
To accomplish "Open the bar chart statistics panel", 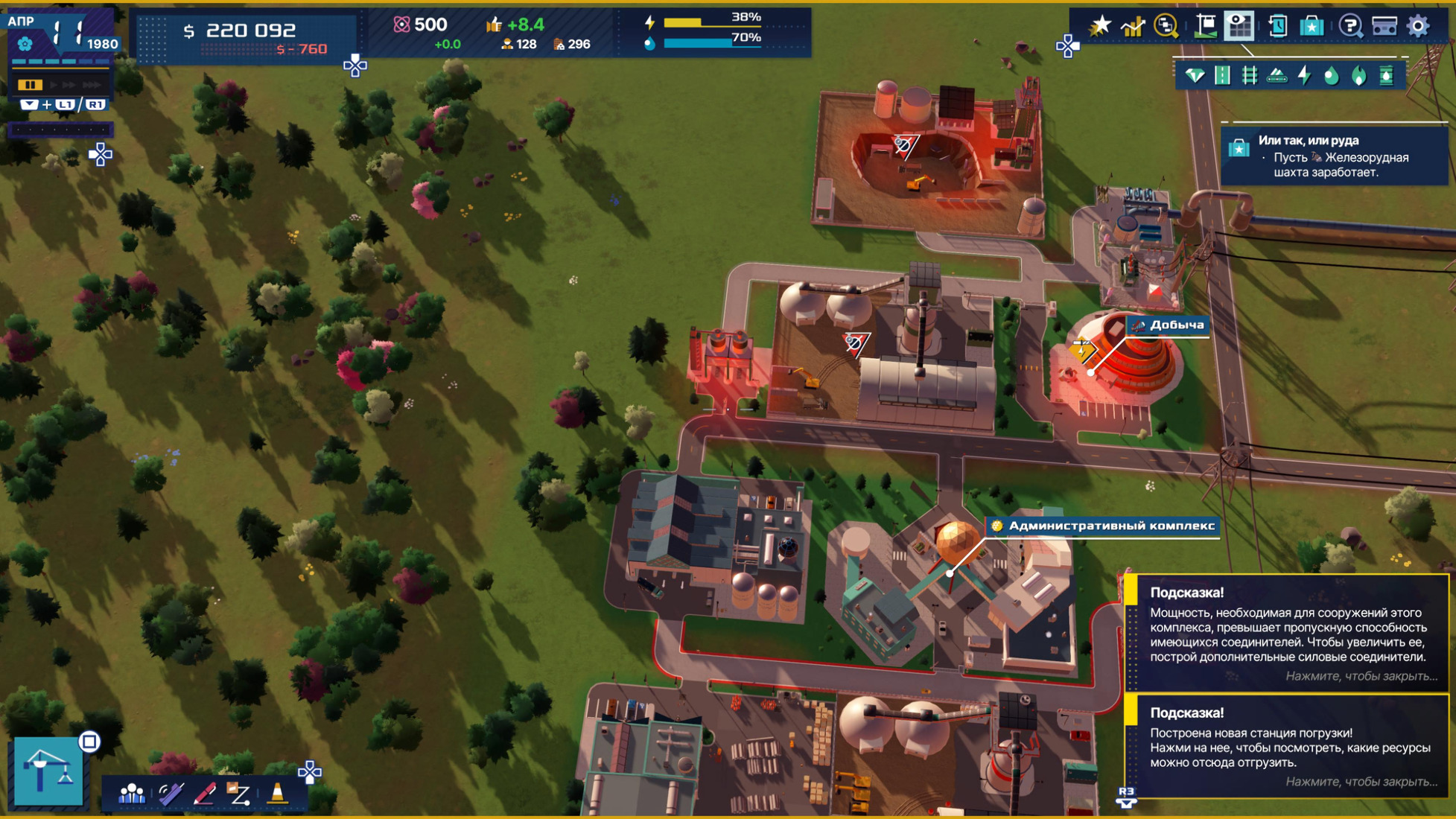I will (1132, 26).
